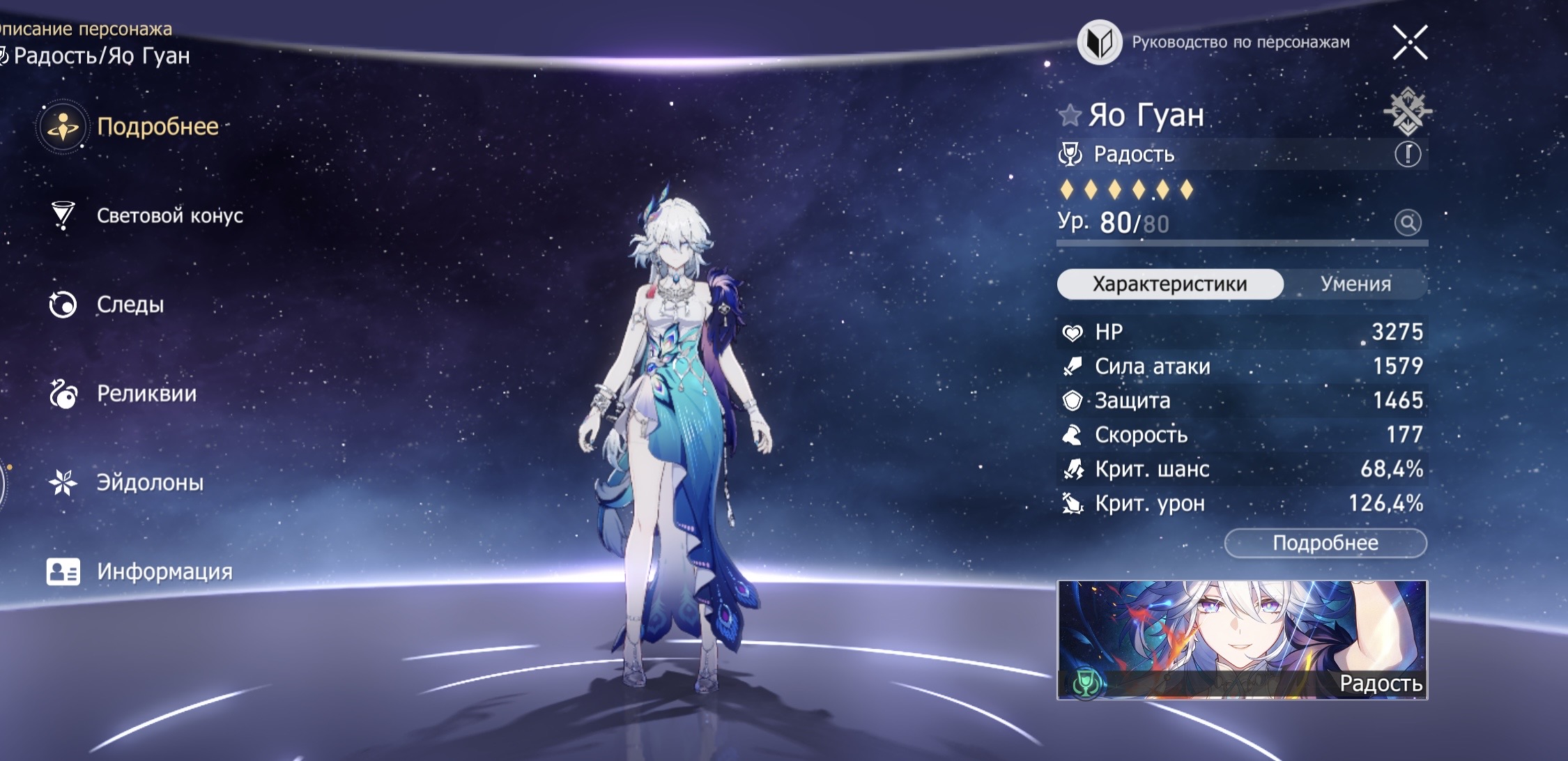Select the Следы menu entry

[x=130, y=305]
